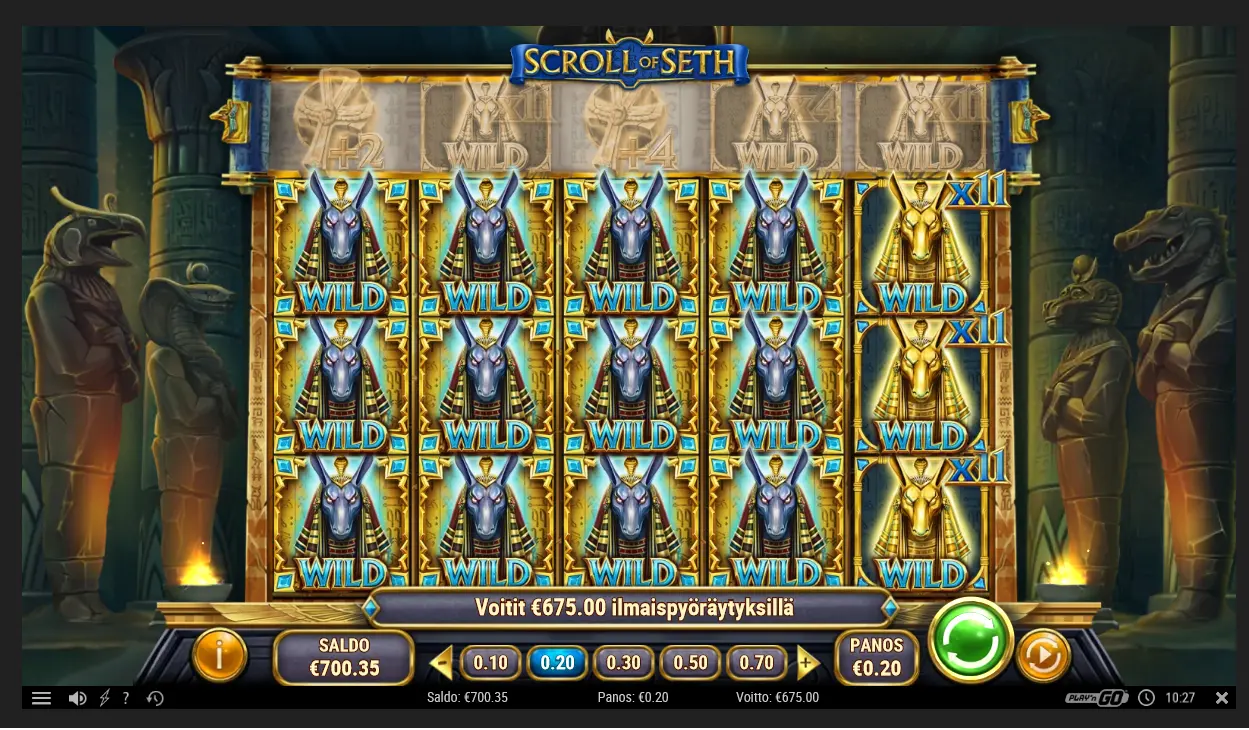
Task: Toggle the sound speaker icon
Action: coord(77,698)
